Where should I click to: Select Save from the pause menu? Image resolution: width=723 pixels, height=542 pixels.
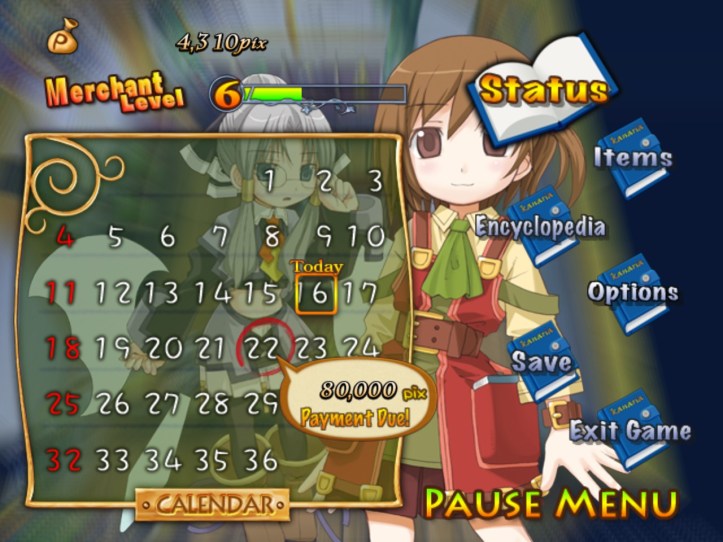[x=543, y=361]
